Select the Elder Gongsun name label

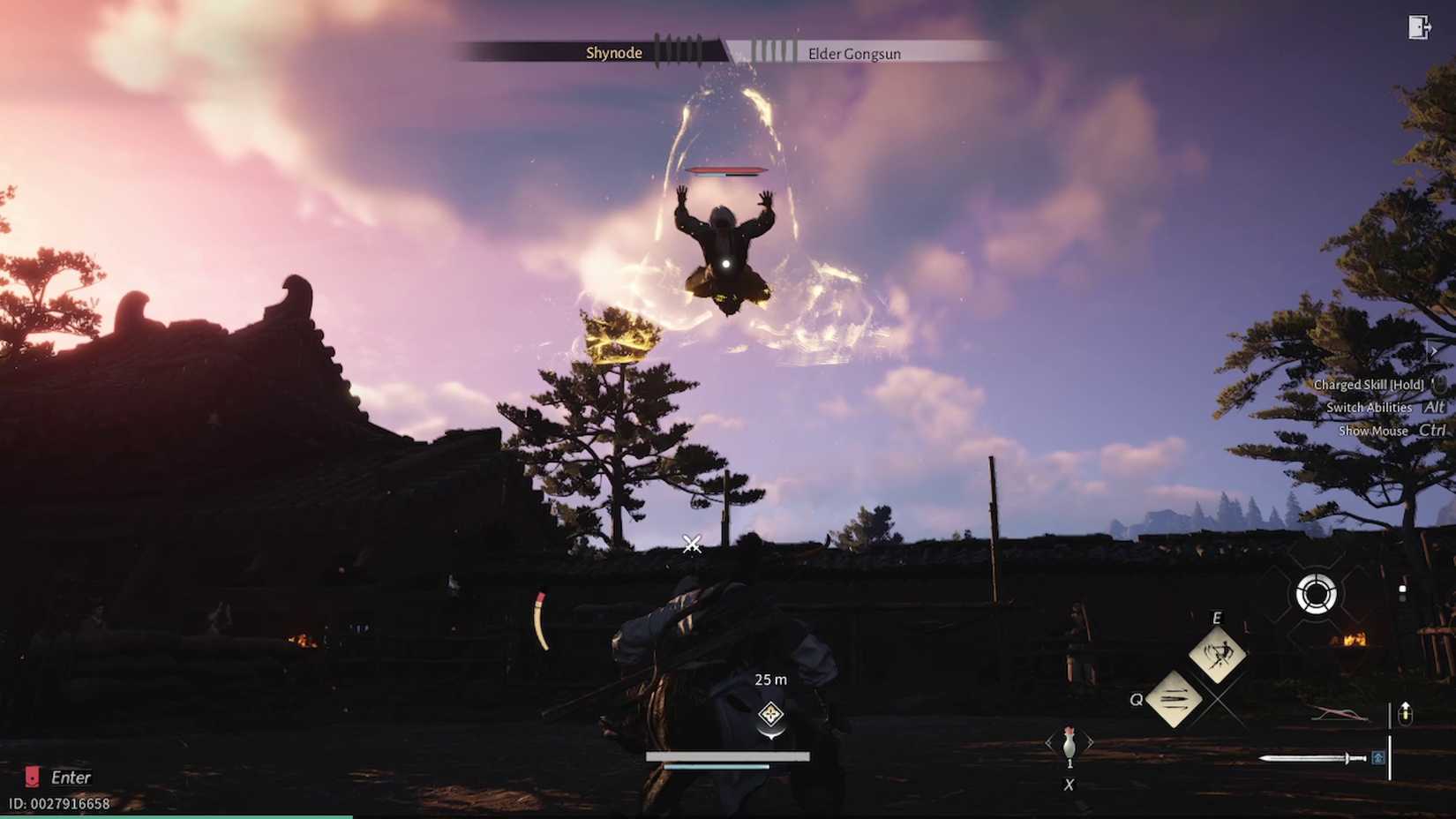853,54
